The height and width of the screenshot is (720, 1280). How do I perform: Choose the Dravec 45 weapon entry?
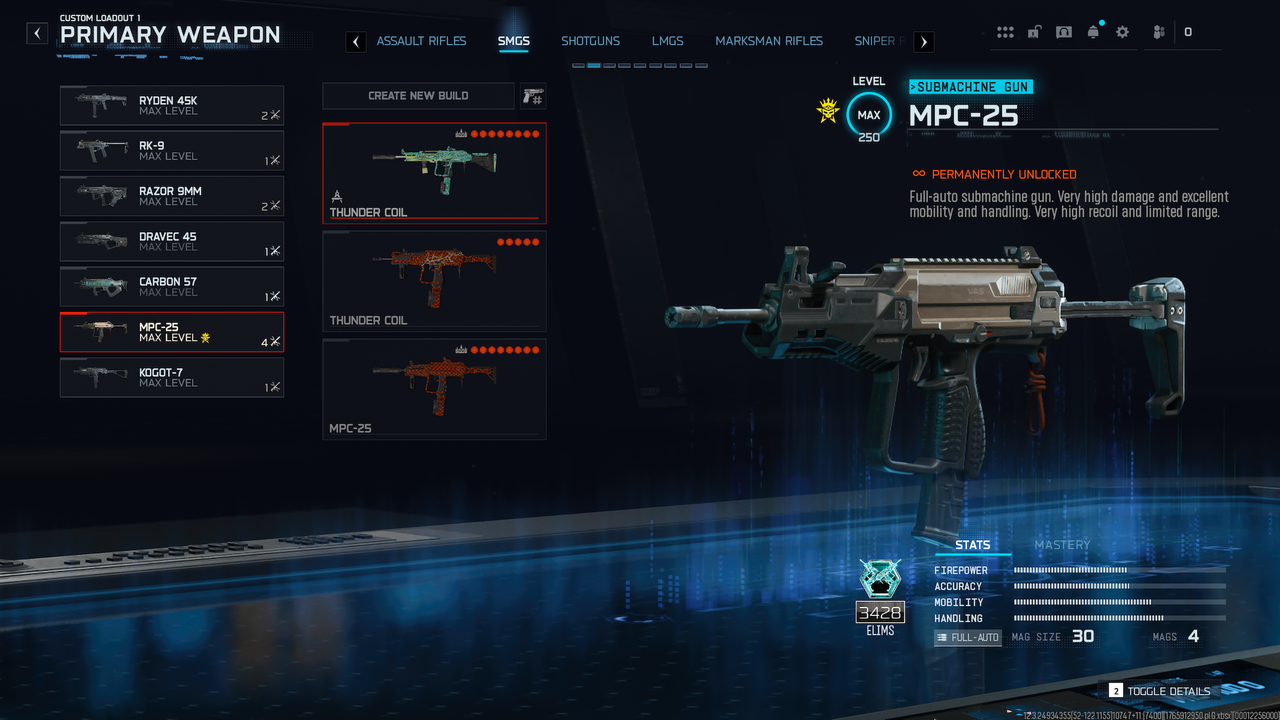pos(171,241)
